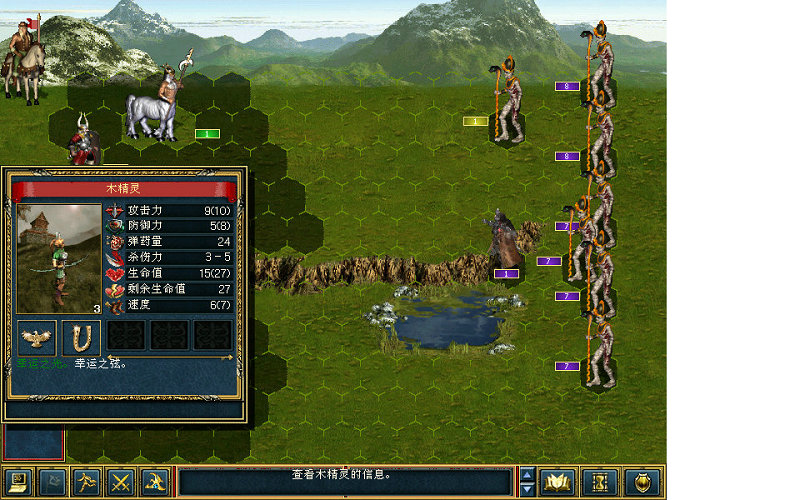Select the Wood Elf portrait thumbnail
Viewport: 800px width, 500px height.
tap(59, 259)
